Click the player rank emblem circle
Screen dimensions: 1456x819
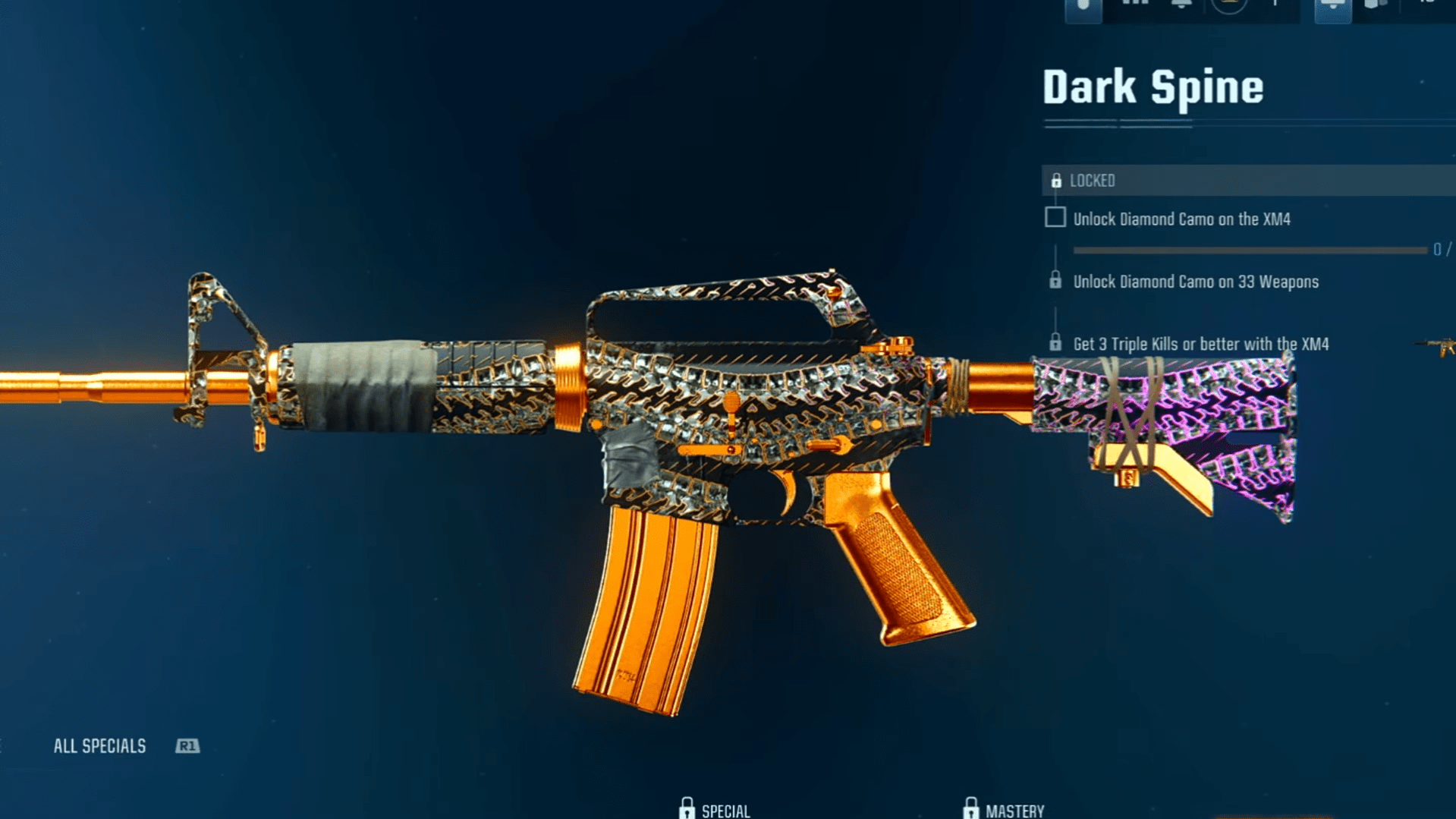pyautogui.click(x=1229, y=5)
